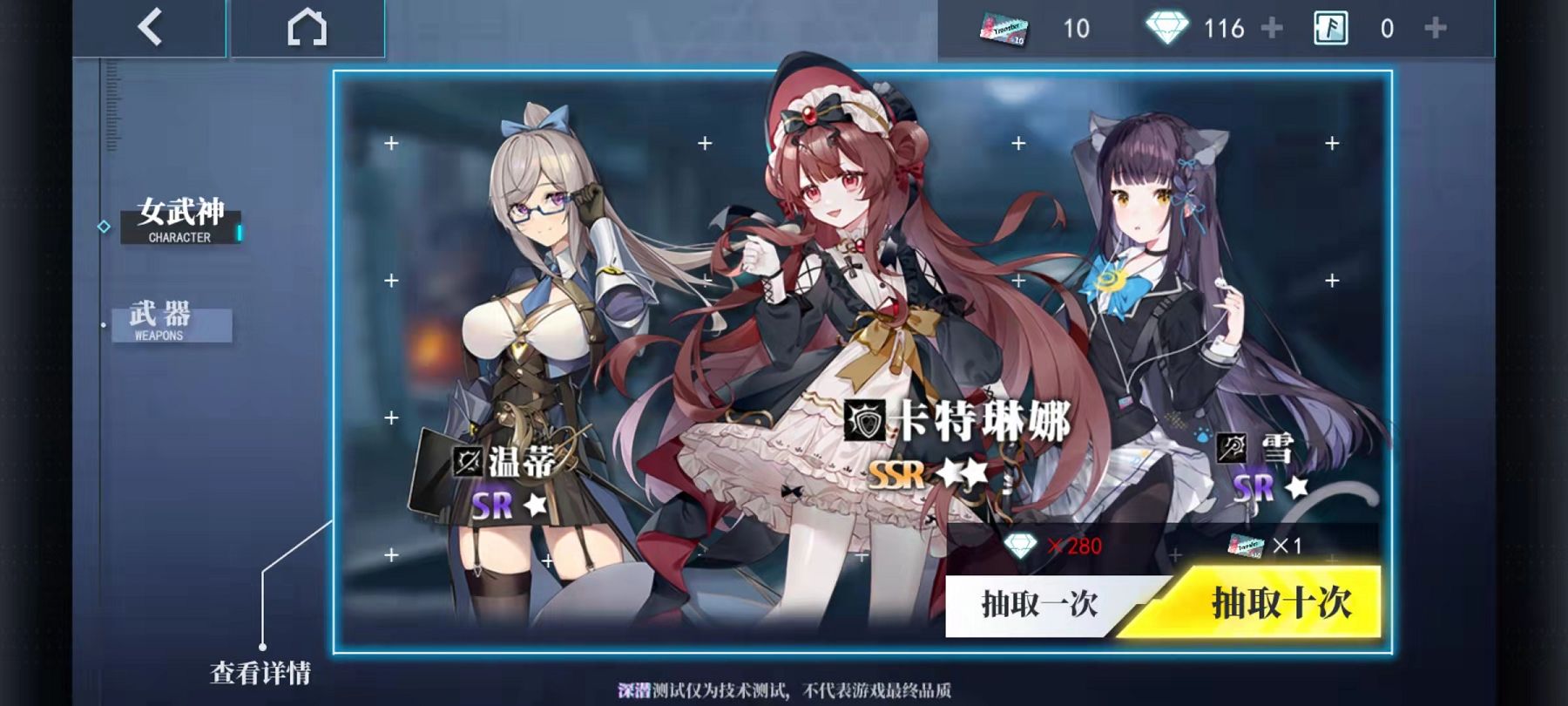Click the ×280 diamond cost indicator
The image size is (1568, 706).
point(1054,547)
